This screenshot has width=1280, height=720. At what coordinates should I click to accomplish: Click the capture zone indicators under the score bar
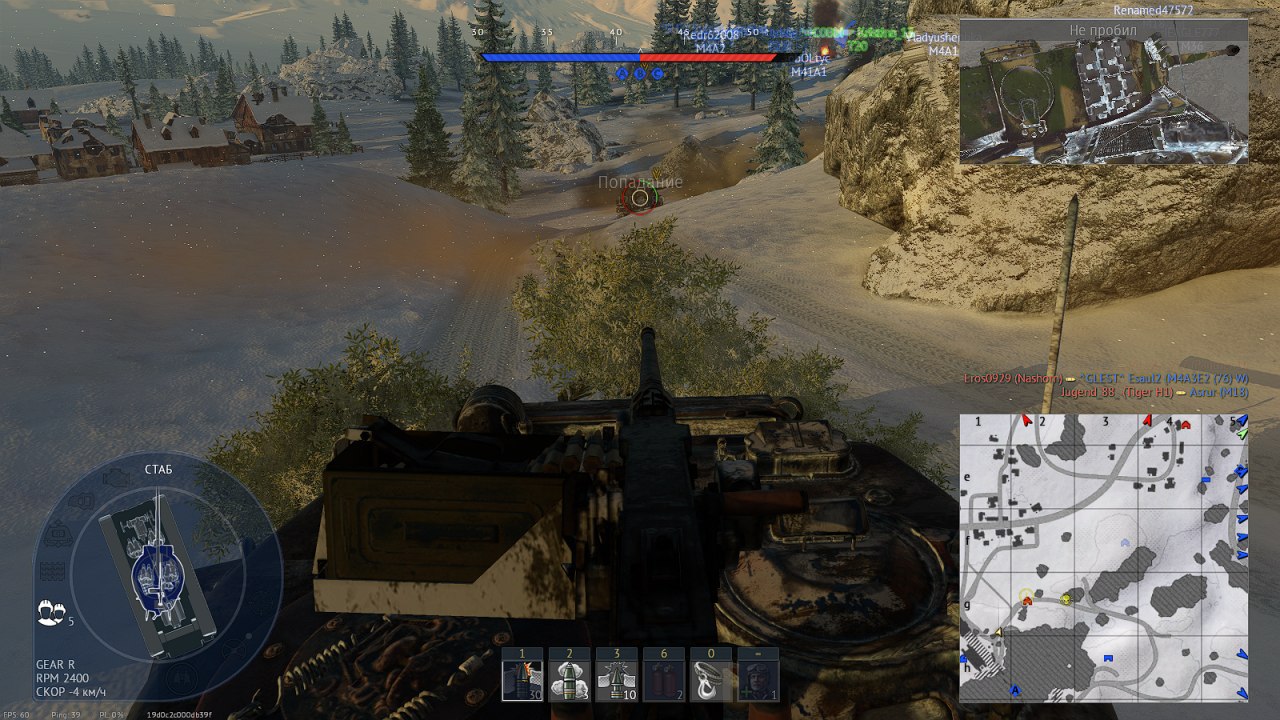[639, 73]
